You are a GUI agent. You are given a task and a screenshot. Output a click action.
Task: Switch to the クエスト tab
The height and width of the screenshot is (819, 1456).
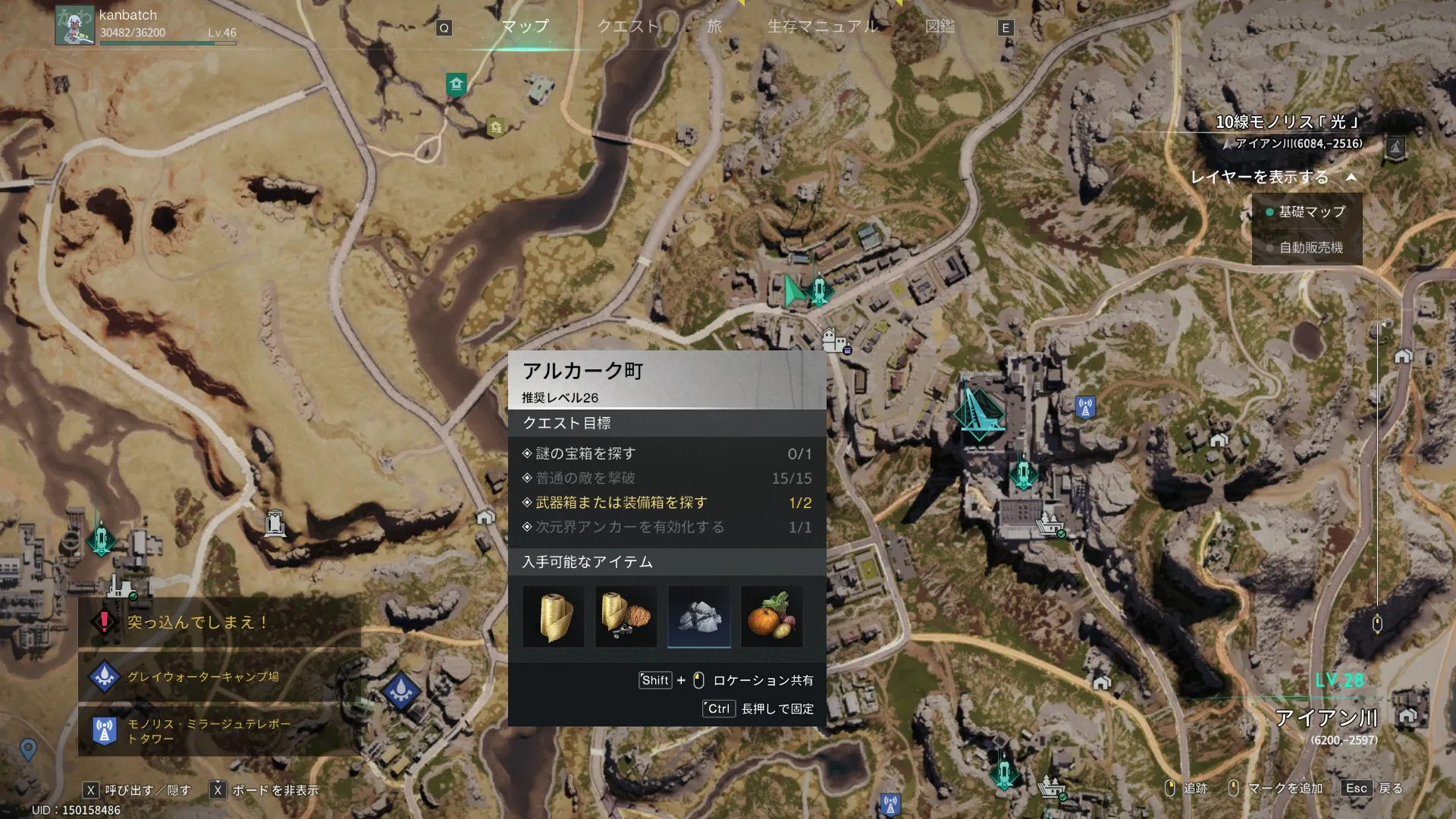[x=628, y=27]
